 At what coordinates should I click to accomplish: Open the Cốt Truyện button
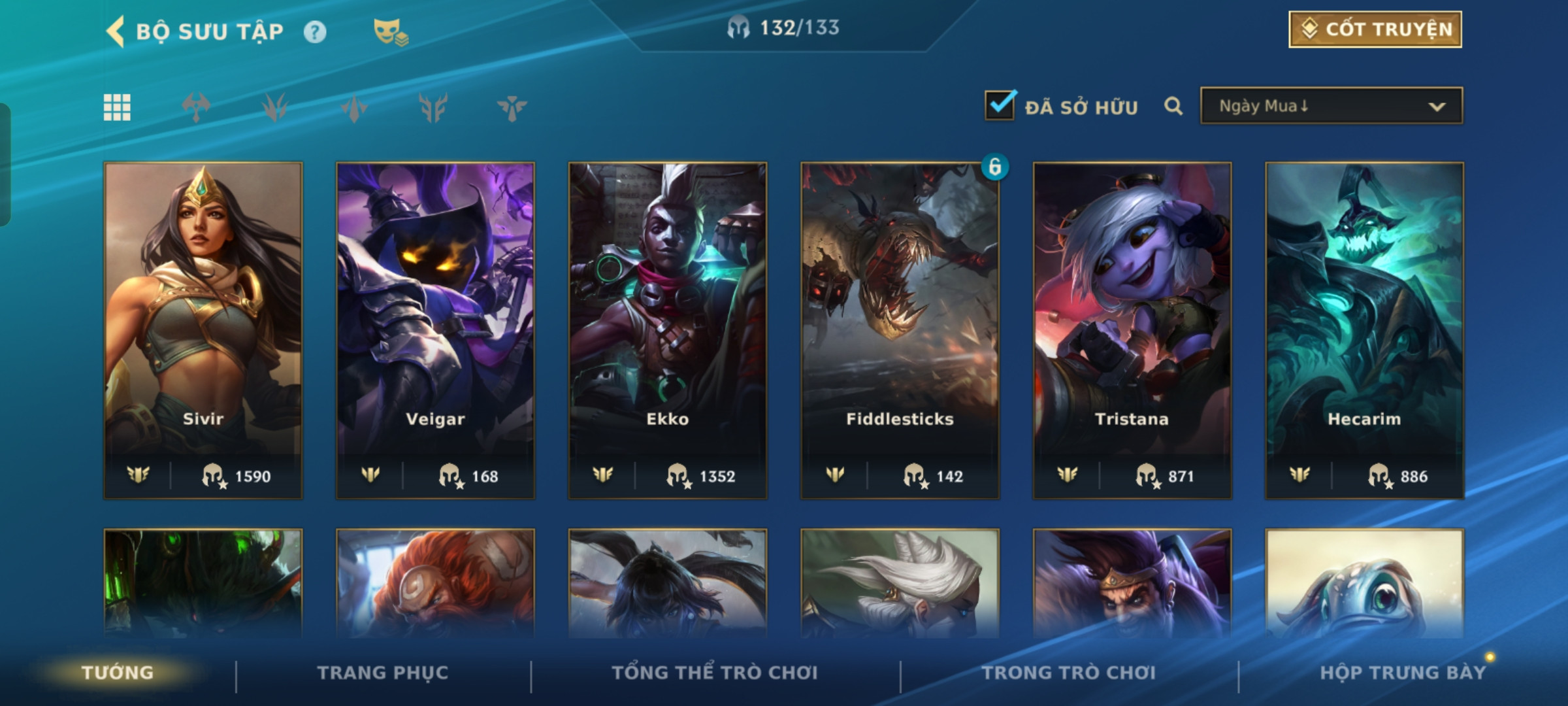pos(1375,29)
